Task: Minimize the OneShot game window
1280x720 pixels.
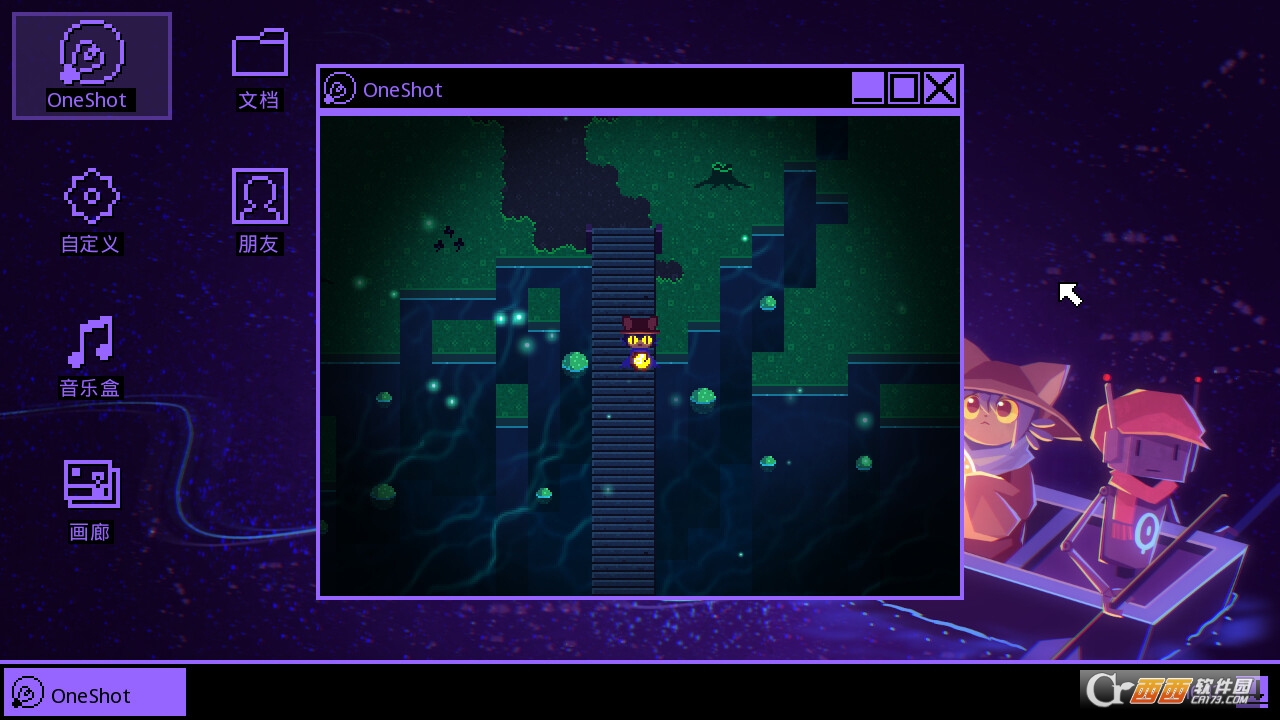Action: click(868, 89)
